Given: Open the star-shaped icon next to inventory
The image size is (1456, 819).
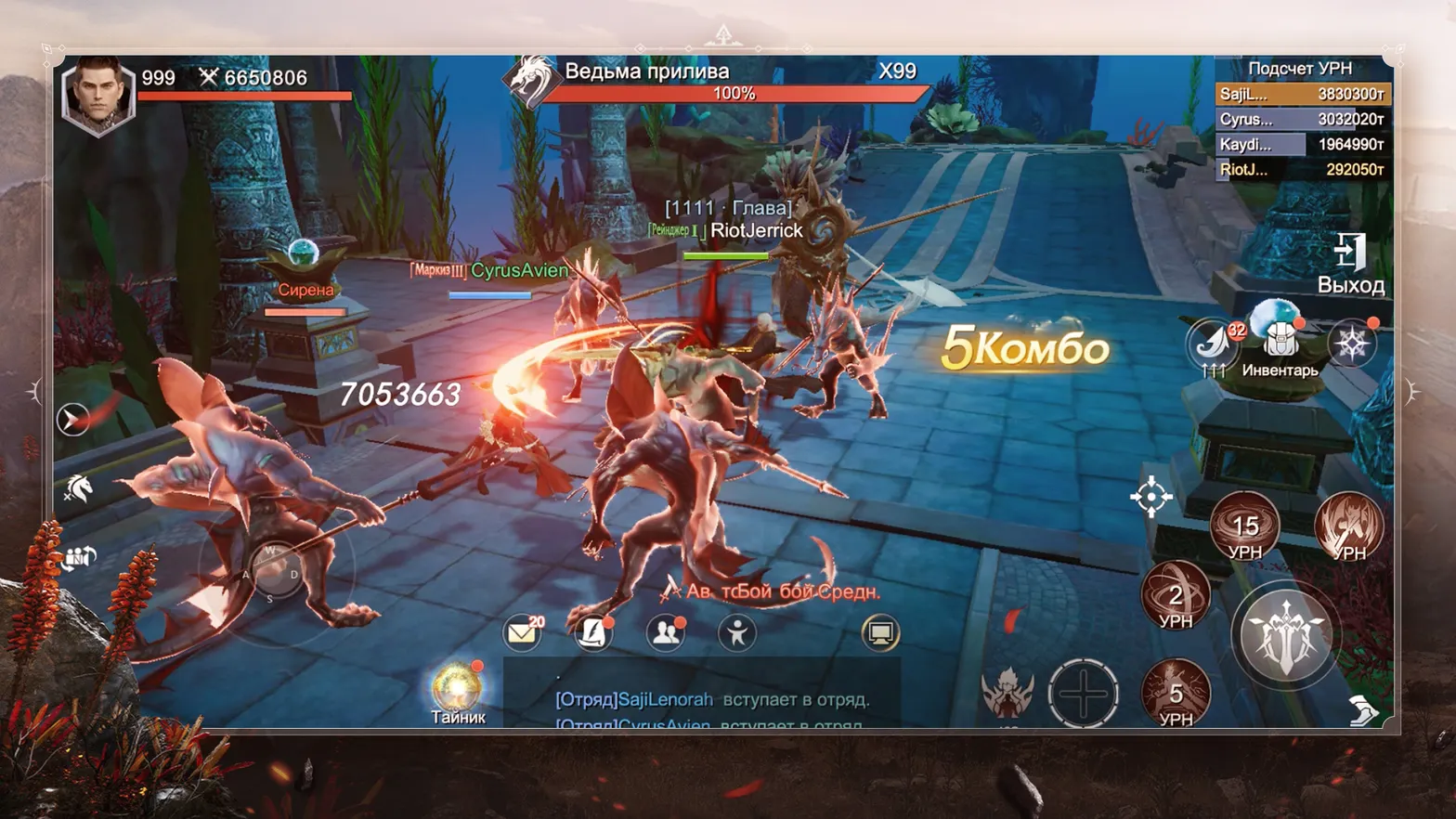Looking at the screenshot, I should (x=1354, y=344).
